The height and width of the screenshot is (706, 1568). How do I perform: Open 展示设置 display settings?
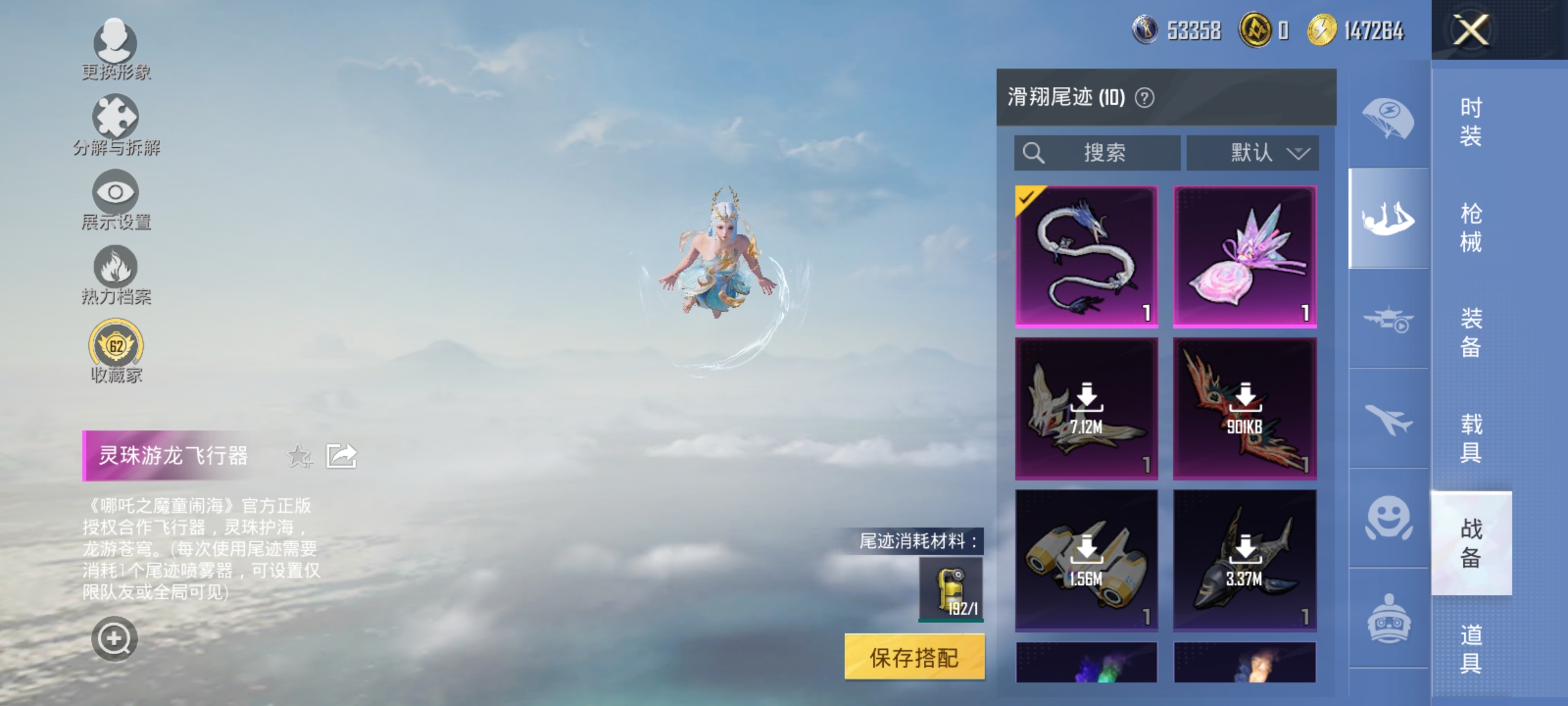pos(116,196)
